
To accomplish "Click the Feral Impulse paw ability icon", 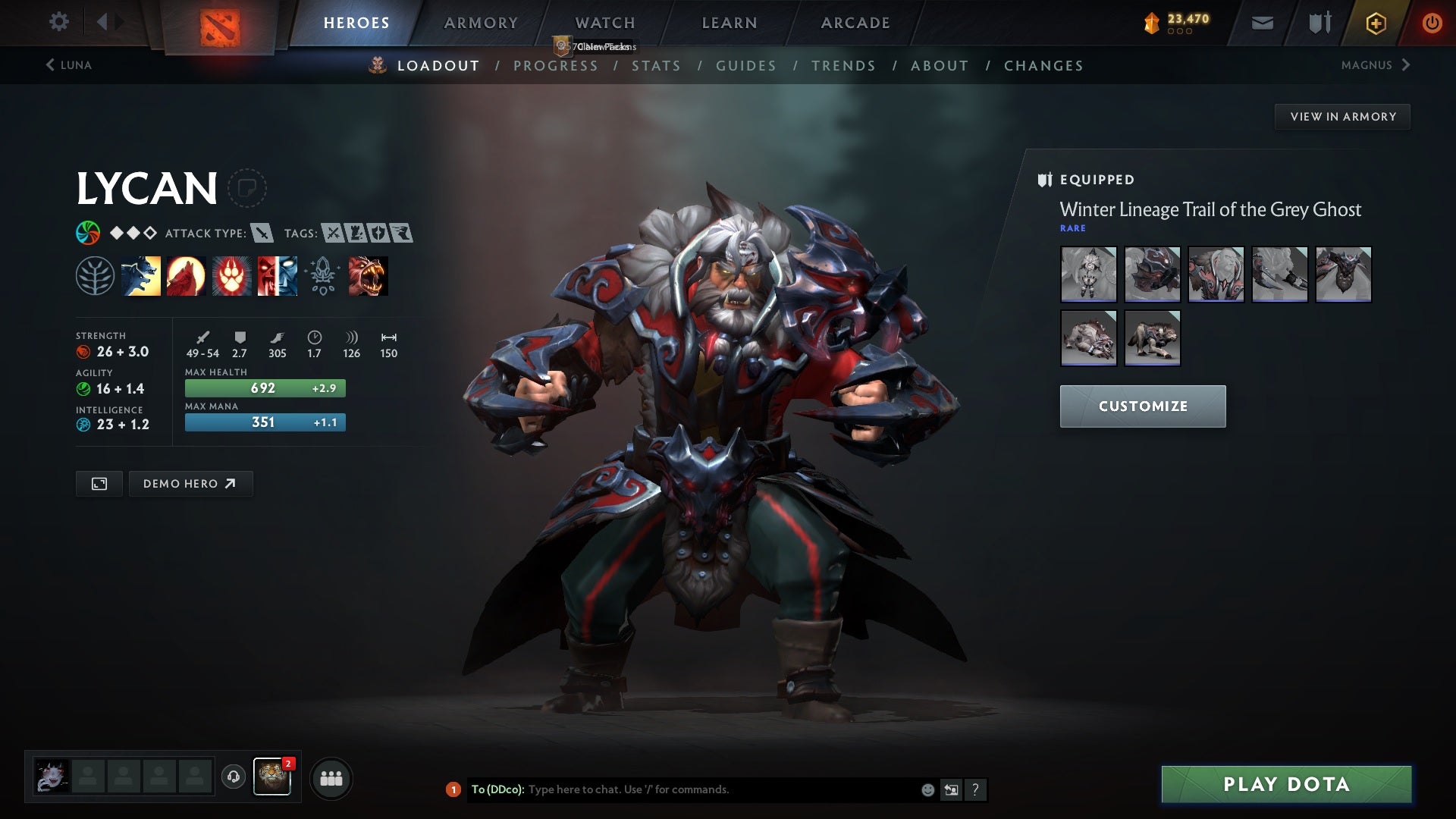I will pyautogui.click(x=231, y=276).
